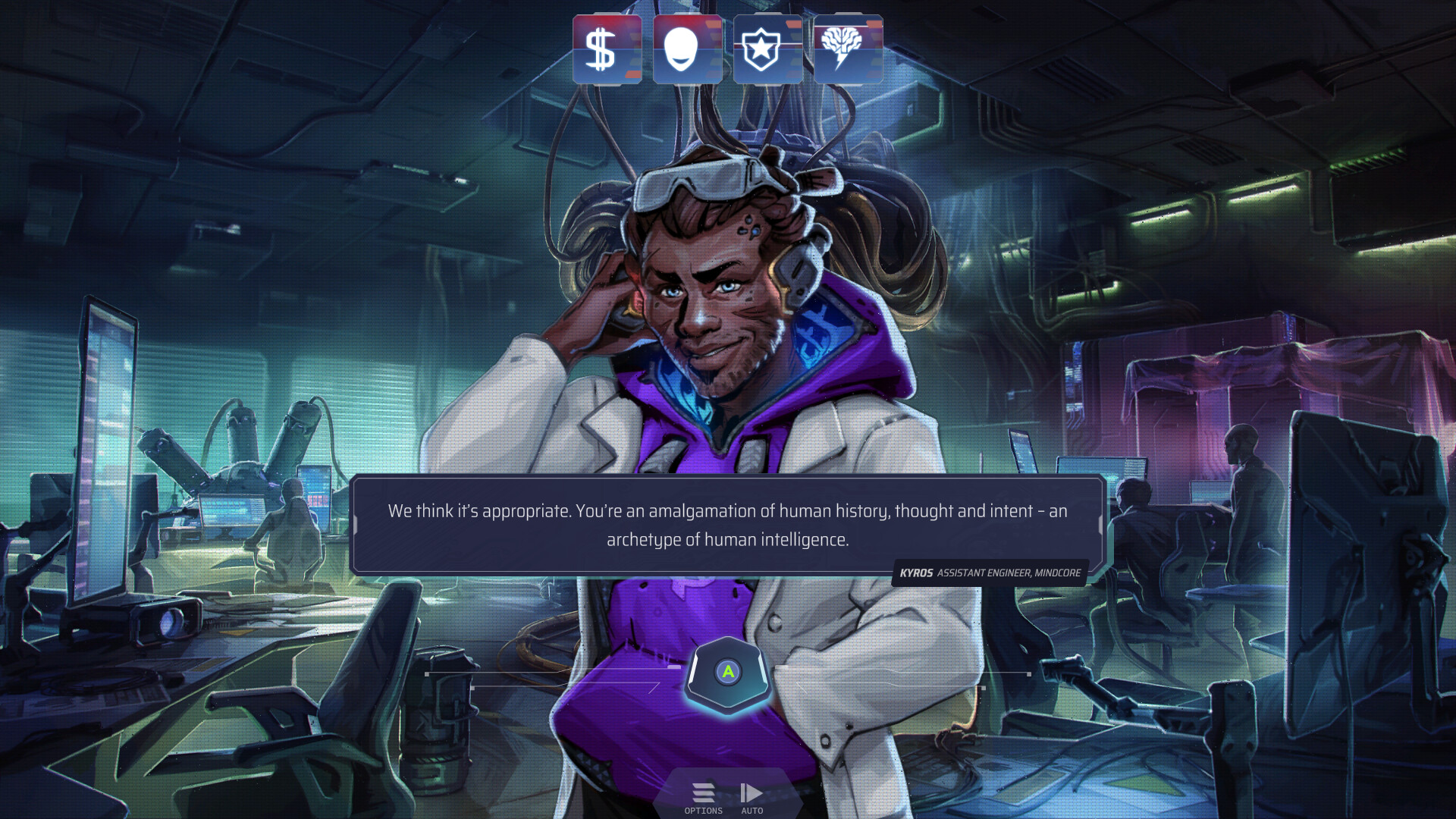The image size is (1456, 819).
Task: Click the segmented meter beside the dollar icon
Action: click(x=634, y=49)
